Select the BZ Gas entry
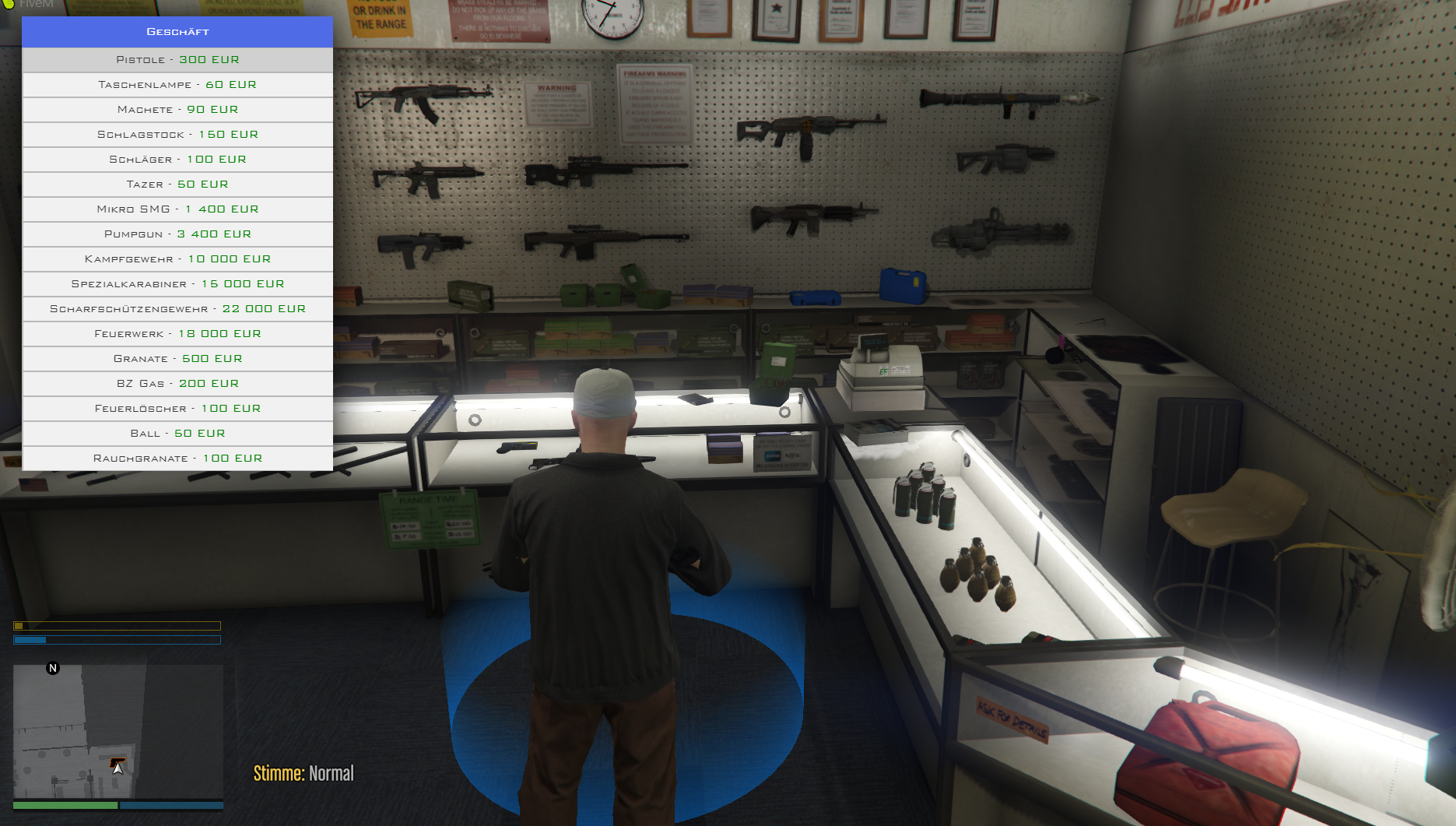Image resolution: width=1456 pixels, height=826 pixels. [x=177, y=384]
